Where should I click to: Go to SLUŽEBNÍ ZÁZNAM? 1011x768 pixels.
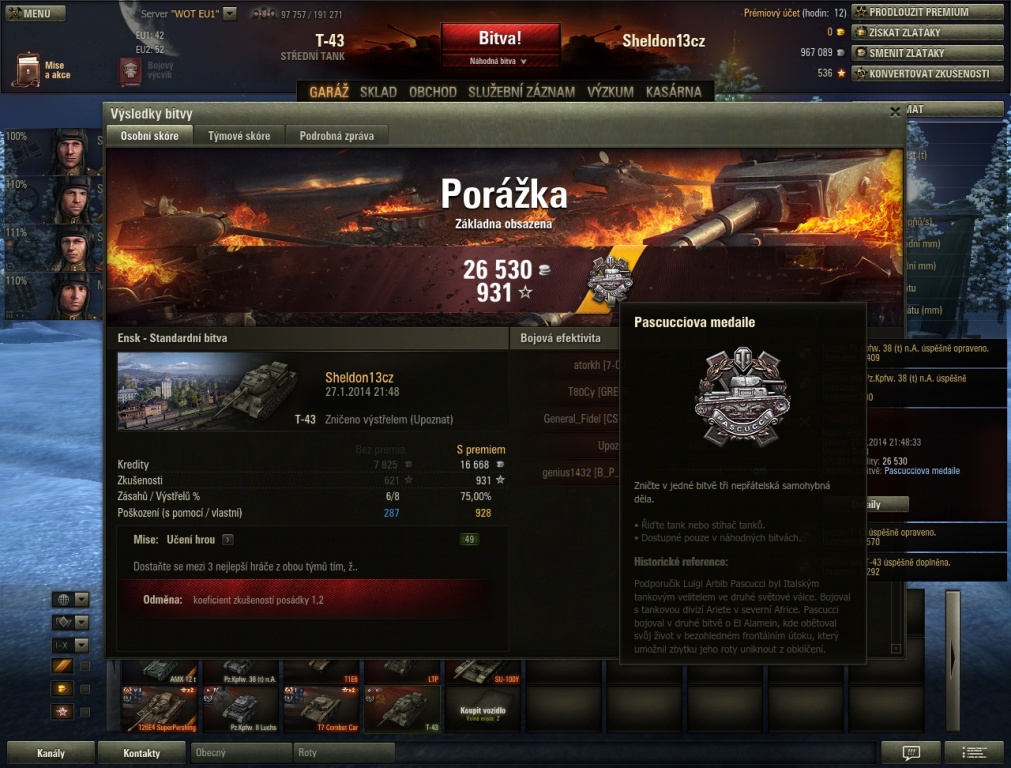pyautogui.click(x=522, y=92)
